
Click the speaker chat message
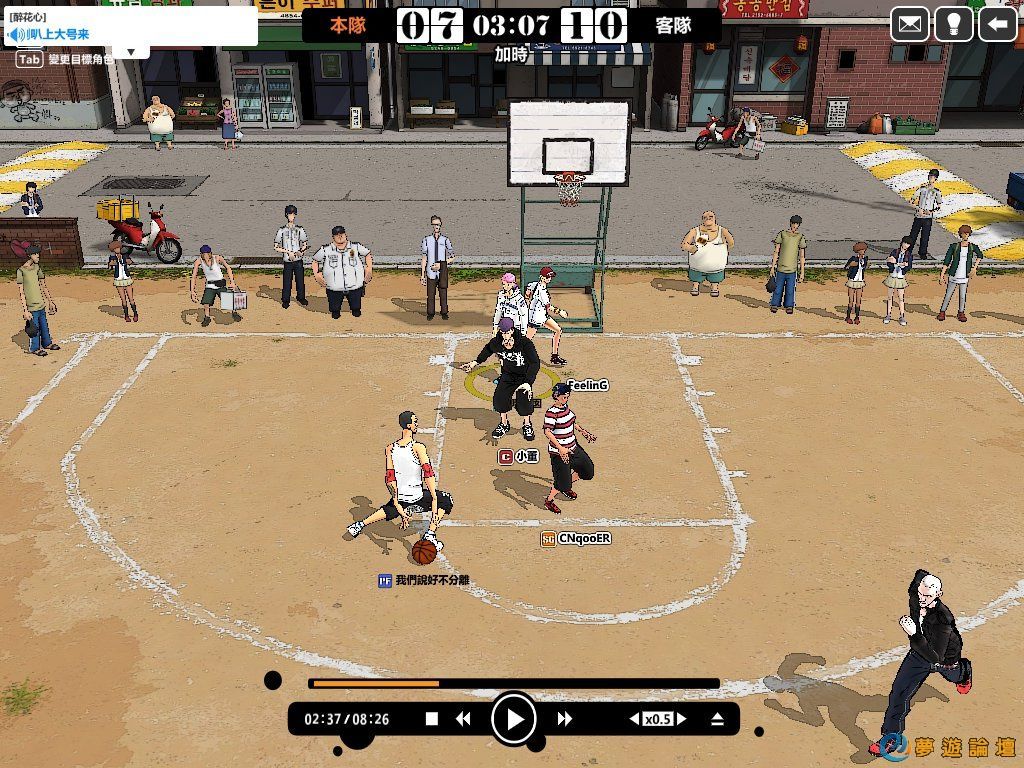click(x=60, y=35)
